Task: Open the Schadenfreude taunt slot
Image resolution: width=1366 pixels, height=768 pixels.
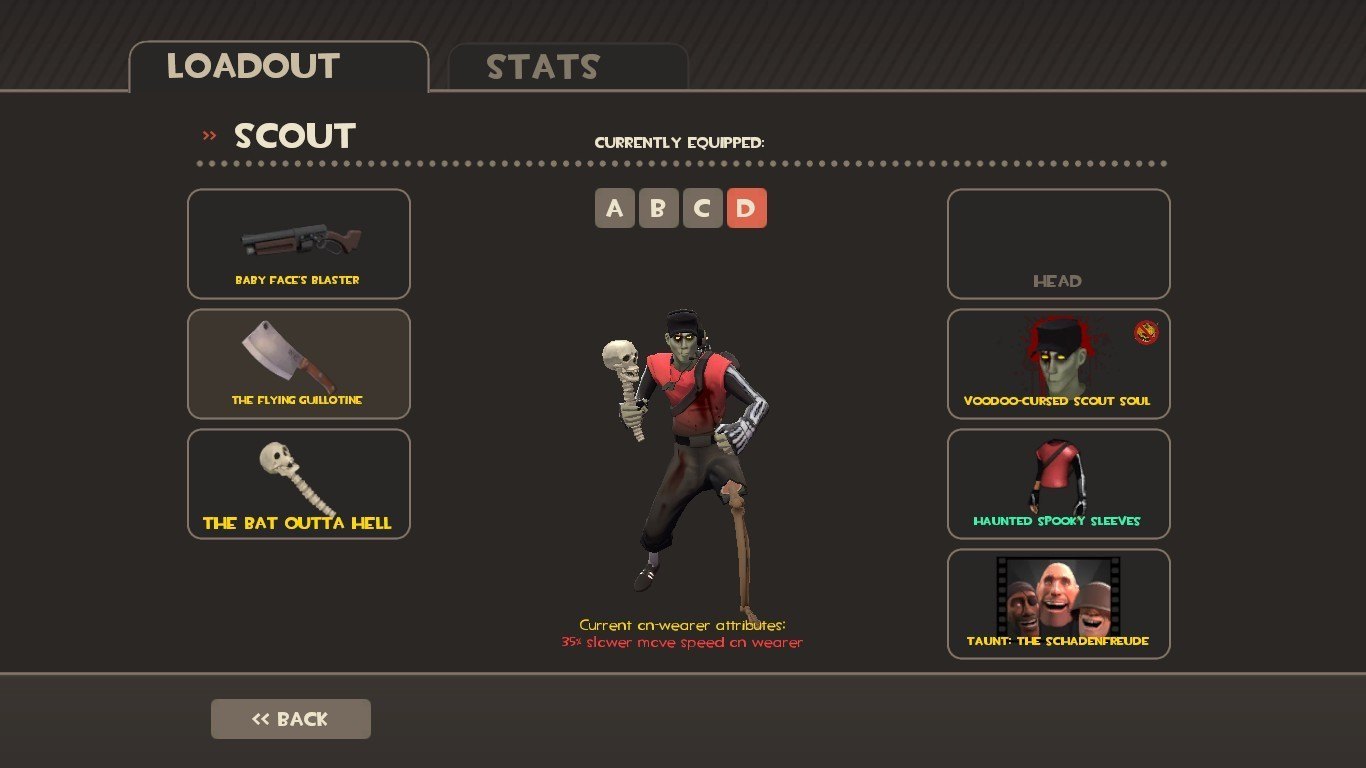Action: point(1058,604)
